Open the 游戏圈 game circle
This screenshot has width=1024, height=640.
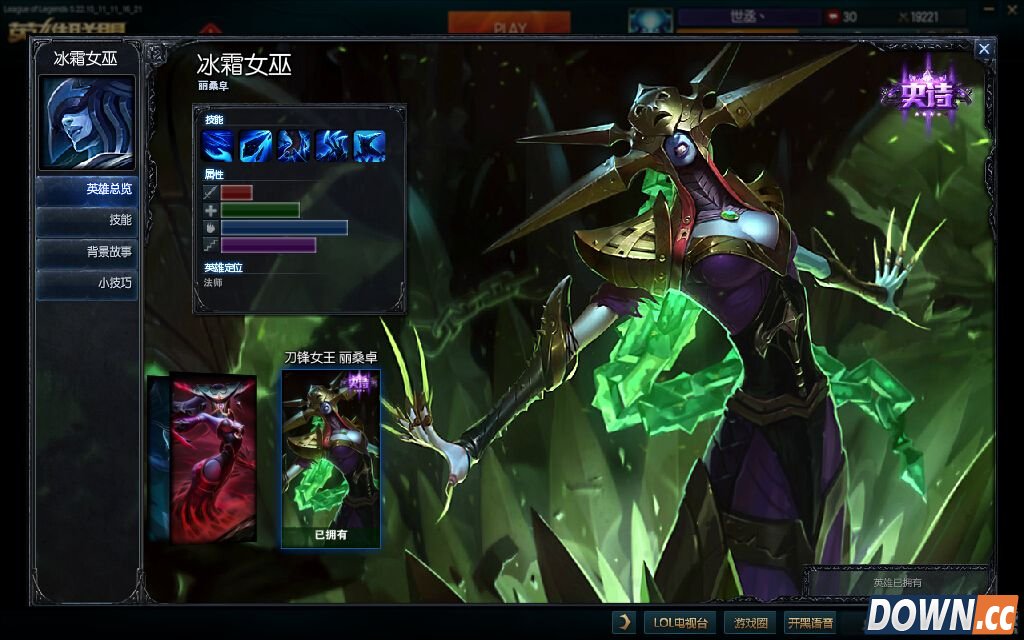coord(748,622)
